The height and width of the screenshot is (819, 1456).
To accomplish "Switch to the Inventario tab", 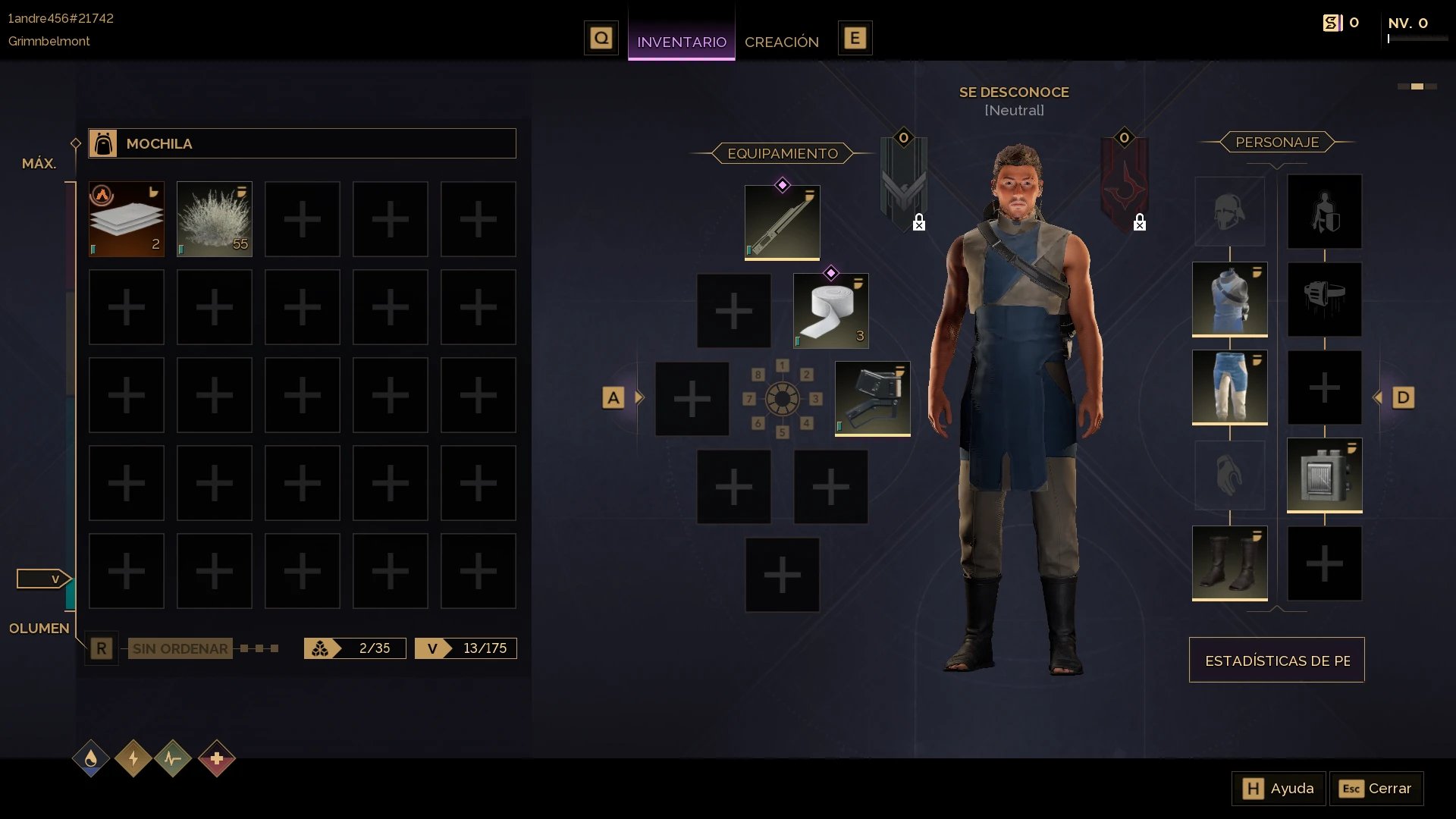I will (681, 42).
